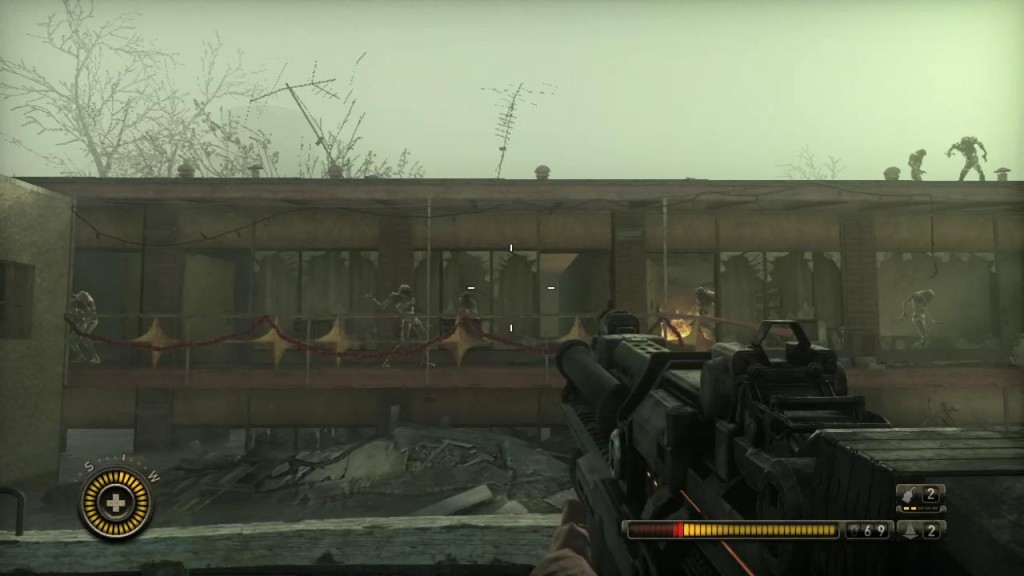
Task: Click the health cross compass dial
Action: click(x=117, y=503)
